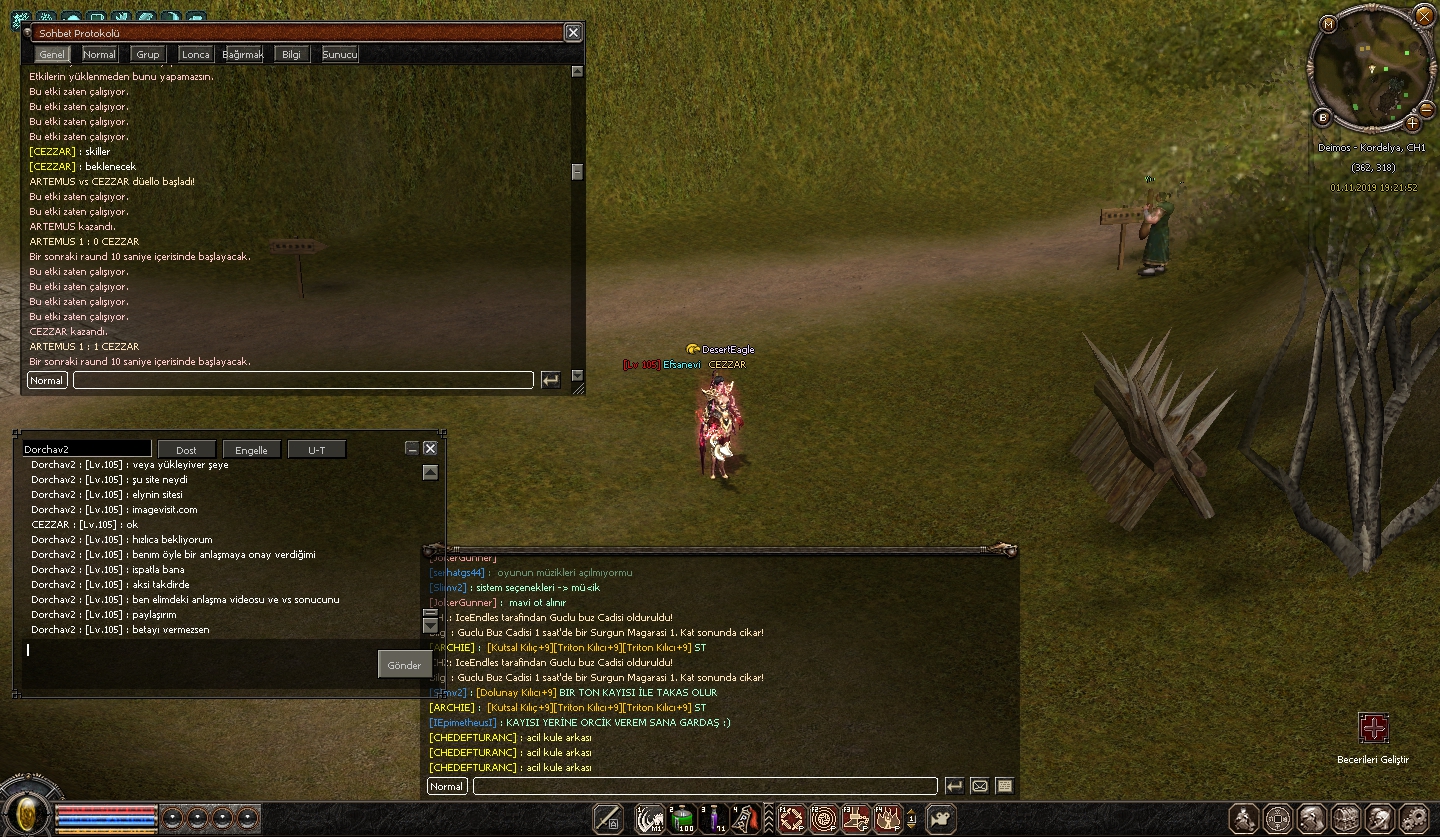
Task: Send the whisper with Gönder
Action: (x=404, y=665)
